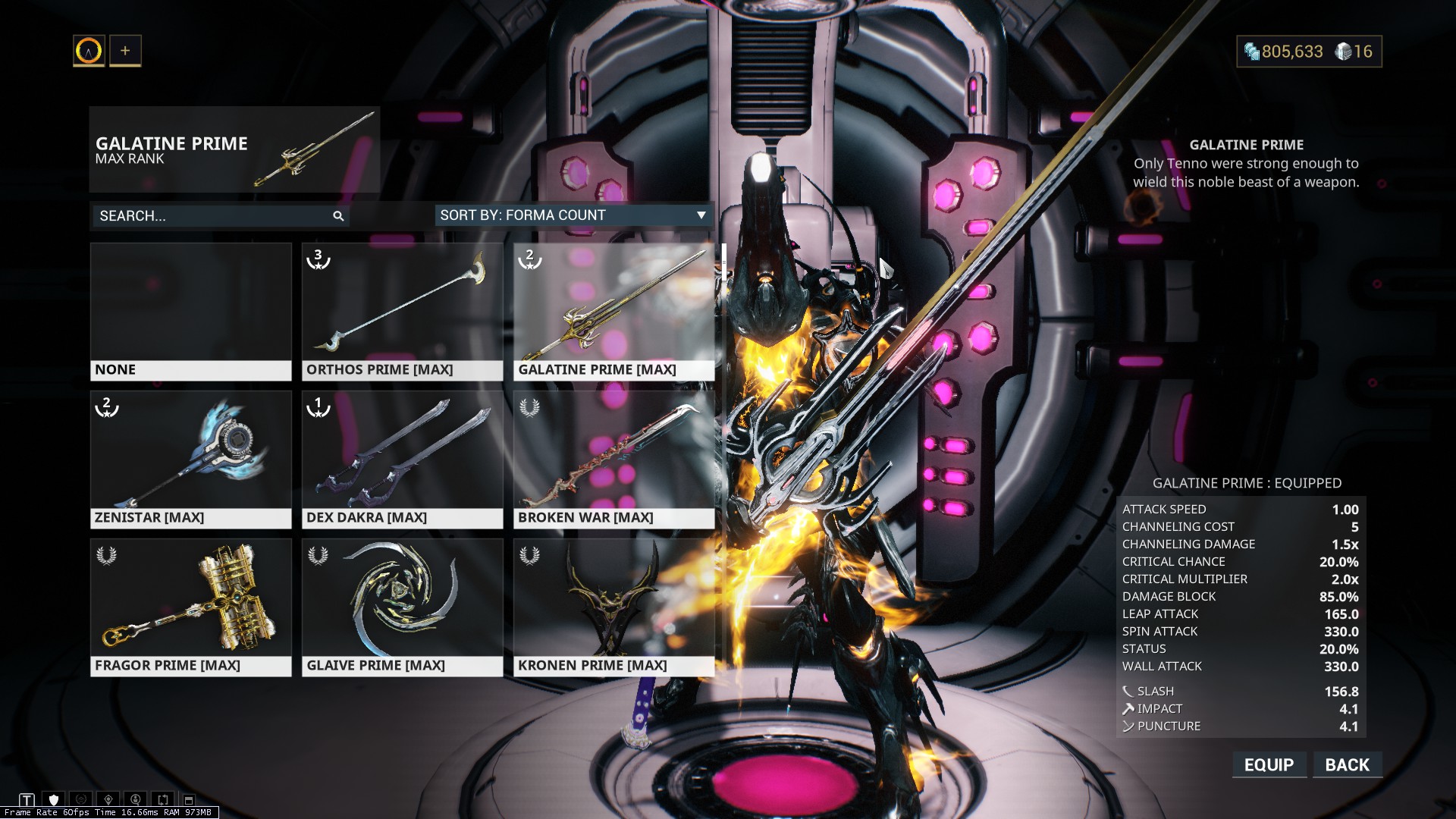Viewport: 1456px width, 819px height.
Task: Select the NONE weapon slot
Action: pos(190,311)
